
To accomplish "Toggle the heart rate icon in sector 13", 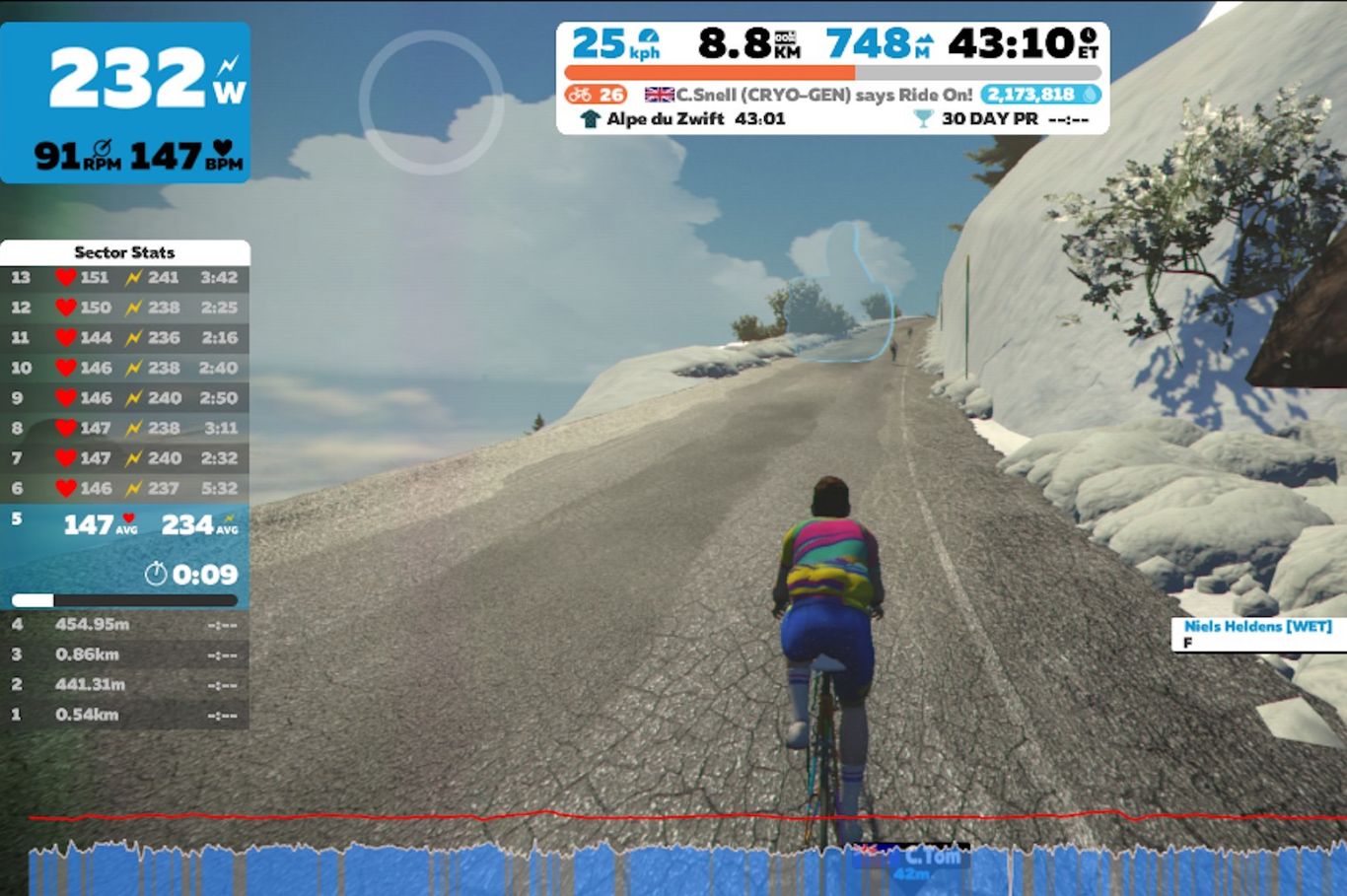I will 65,277.
